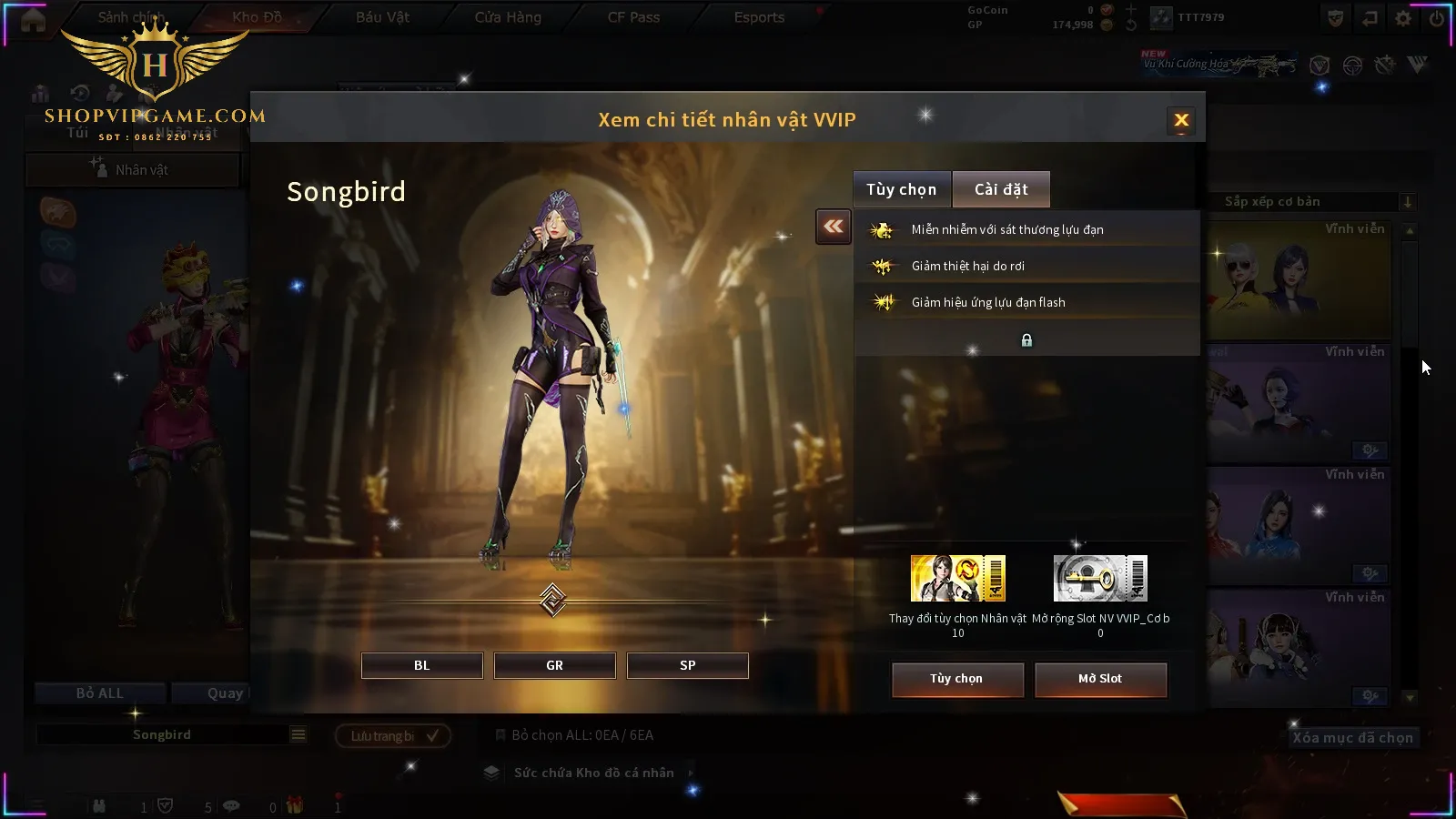This screenshot has height=819, width=1456.
Task: Open the Cửa Hàng shop menu
Action: tap(508, 17)
